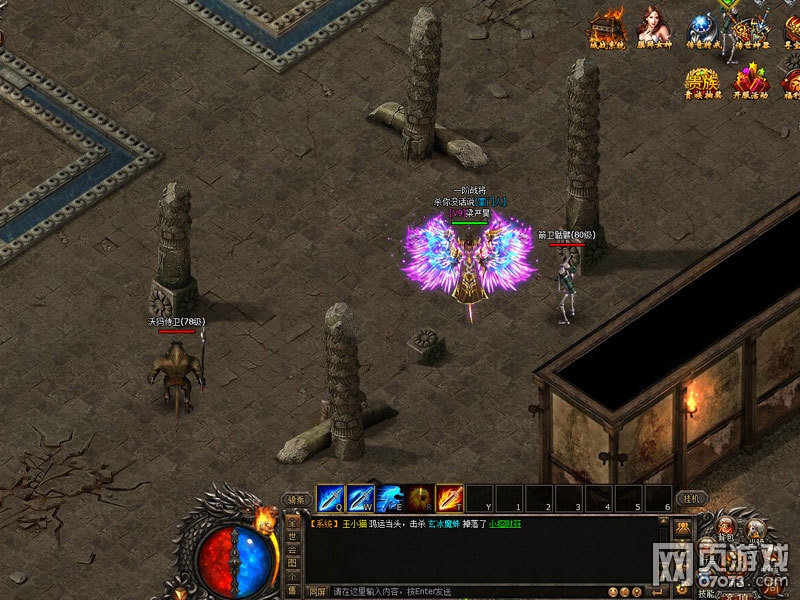Switch to the 全 all-chat tab
The width and height of the screenshot is (800, 600).
pos(293,521)
